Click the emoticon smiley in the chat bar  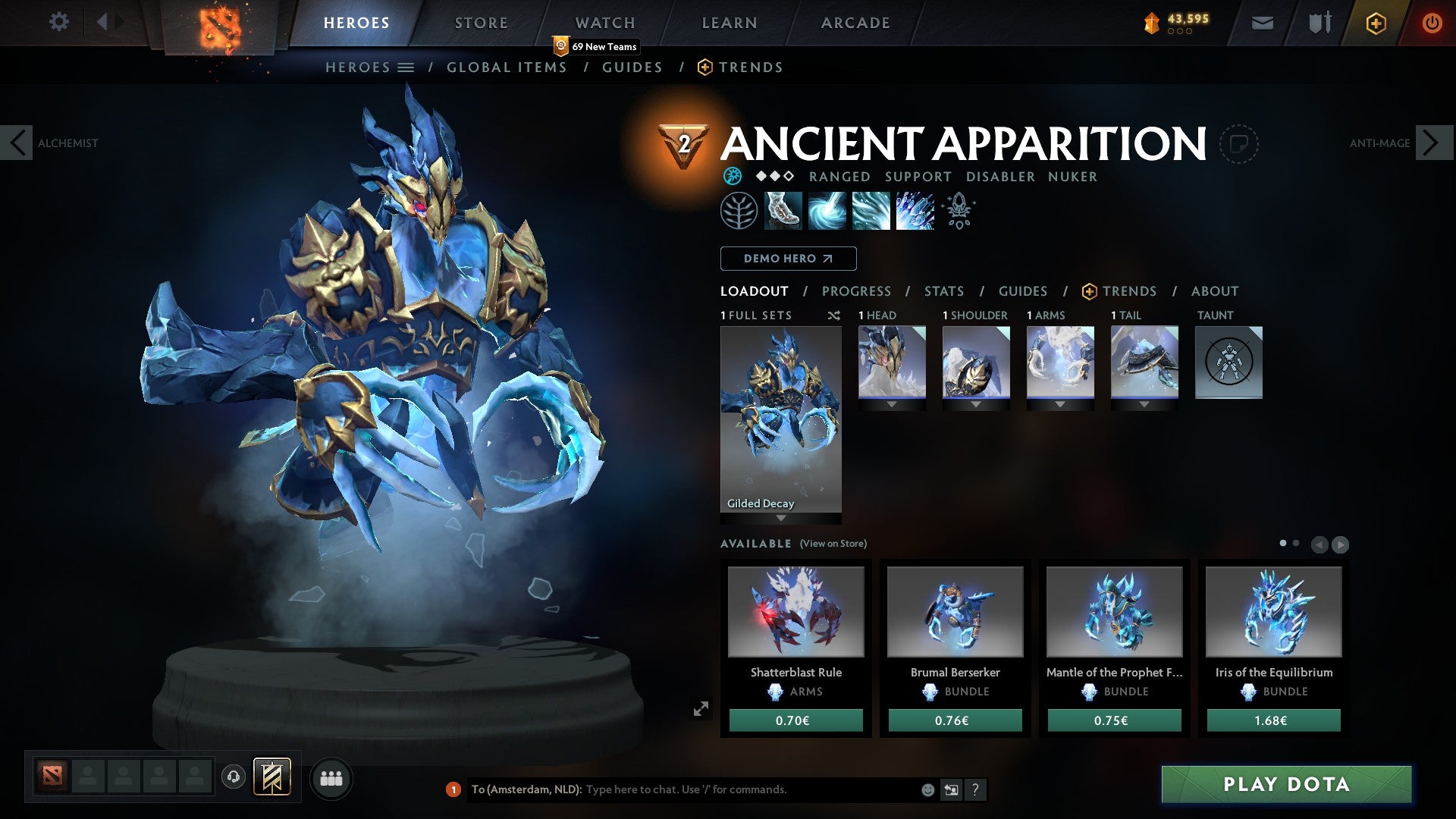tap(927, 789)
